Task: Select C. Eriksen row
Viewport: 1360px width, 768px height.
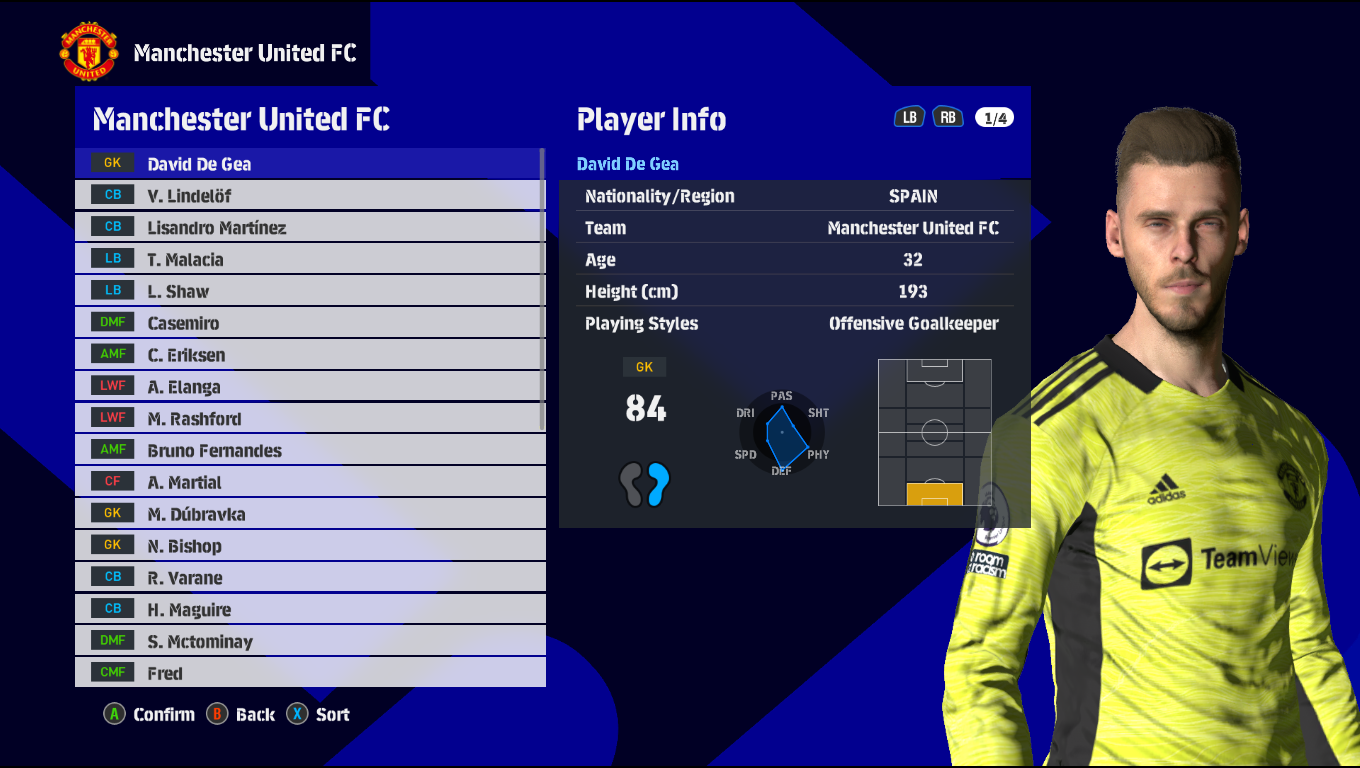Action: [x=310, y=355]
